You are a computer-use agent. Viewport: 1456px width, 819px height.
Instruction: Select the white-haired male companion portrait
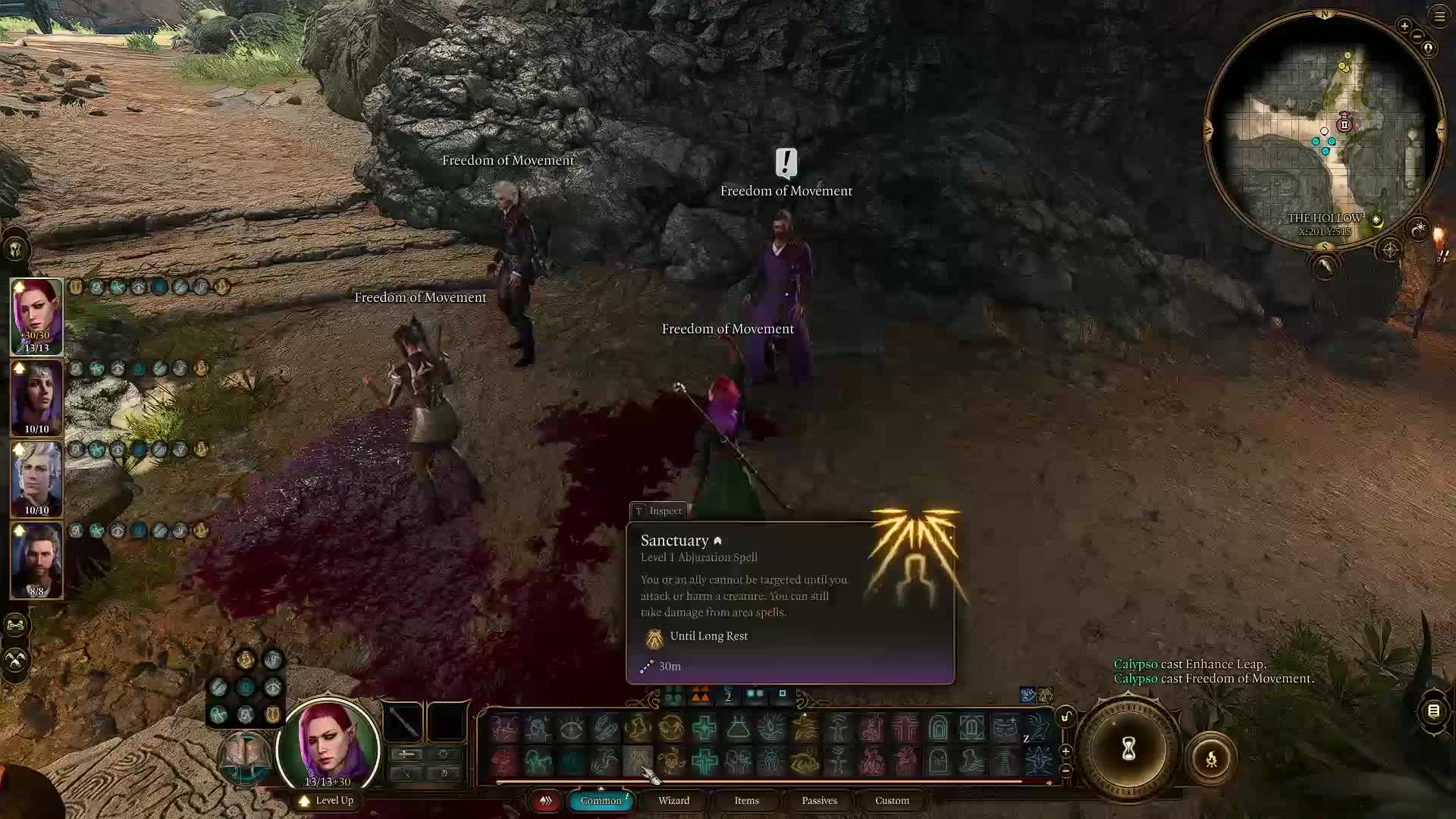(36, 478)
